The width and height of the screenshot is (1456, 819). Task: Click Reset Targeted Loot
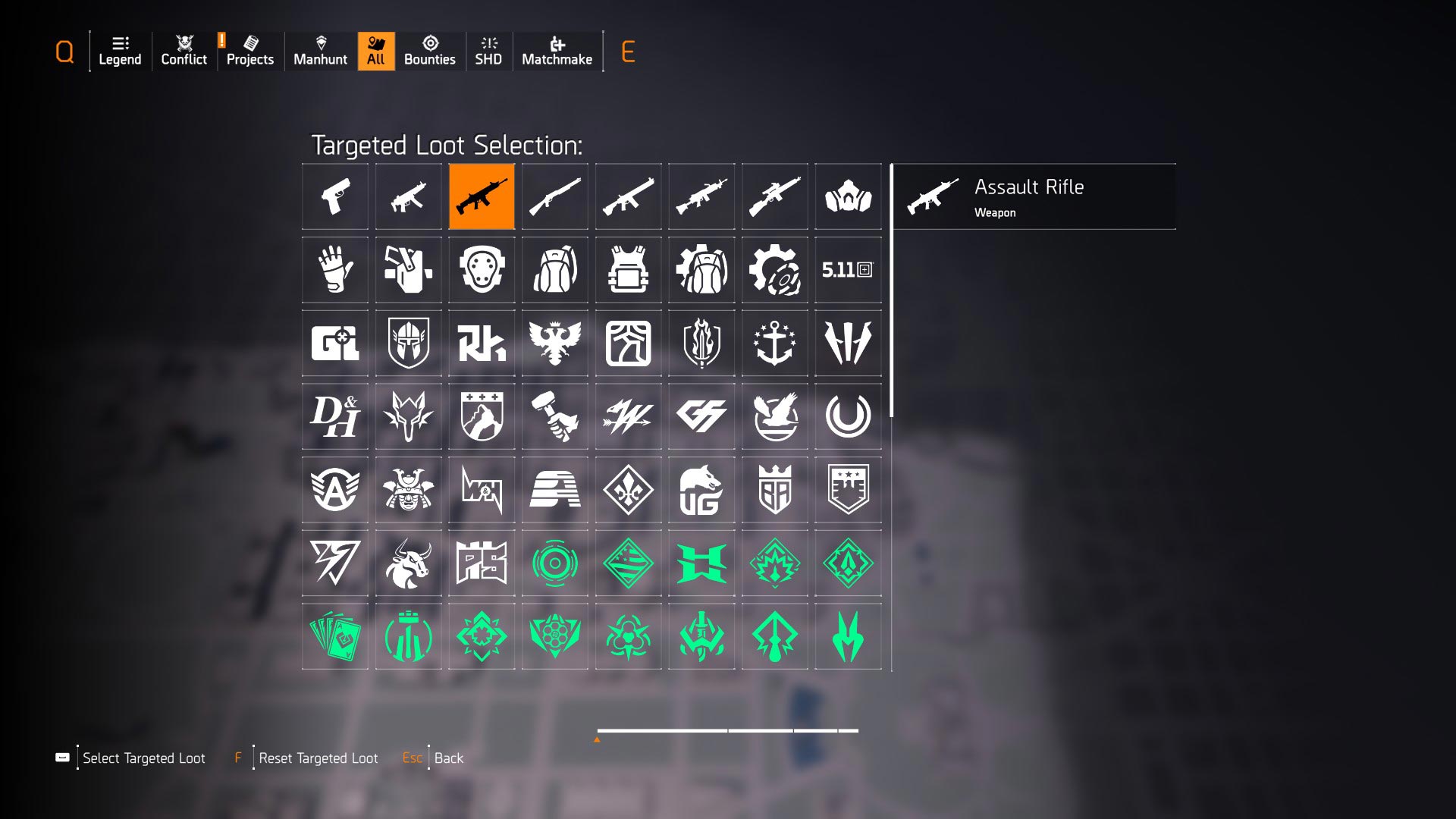[x=318, y=758]
